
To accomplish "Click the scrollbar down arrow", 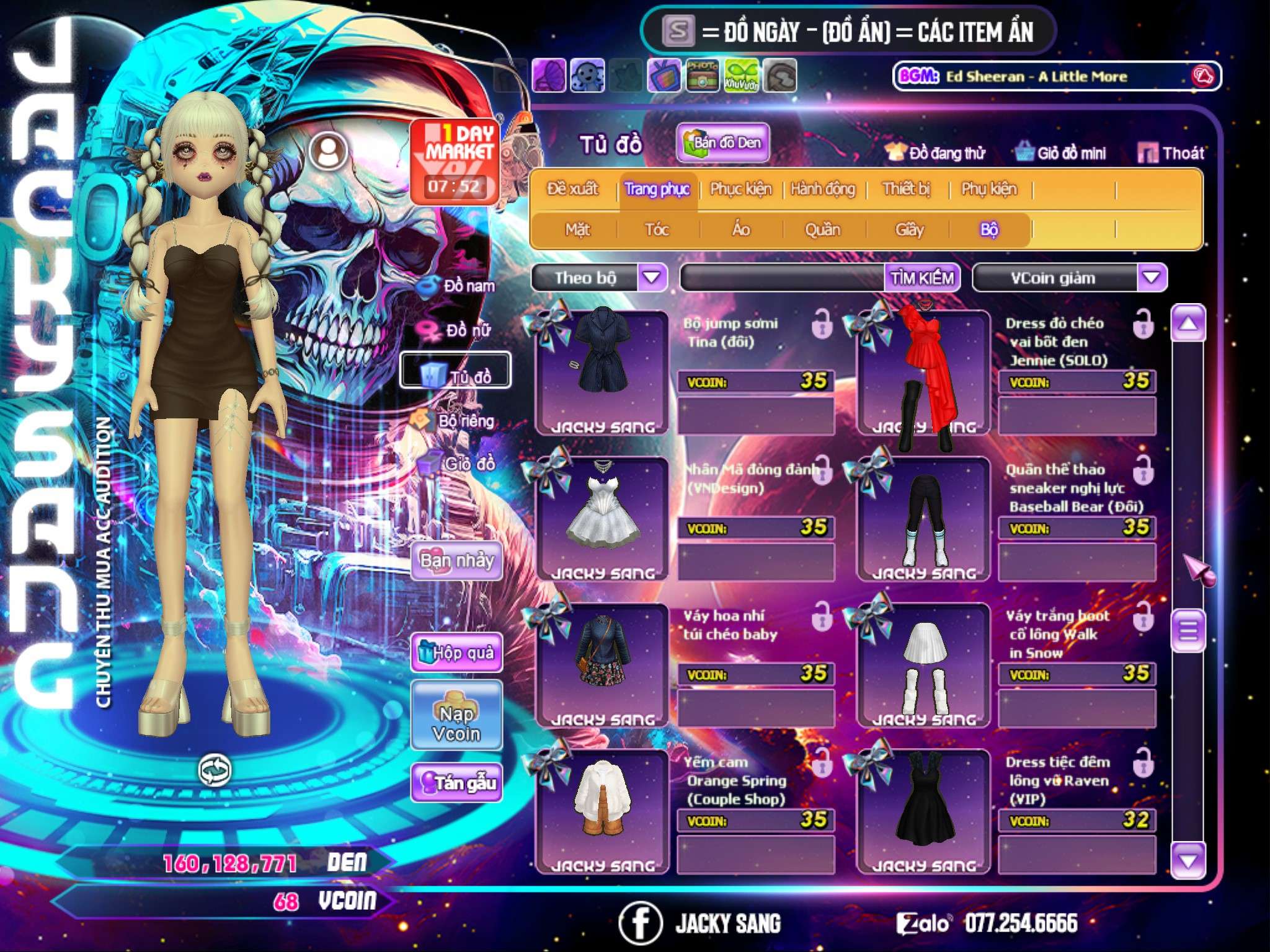I will point(1188,860).
